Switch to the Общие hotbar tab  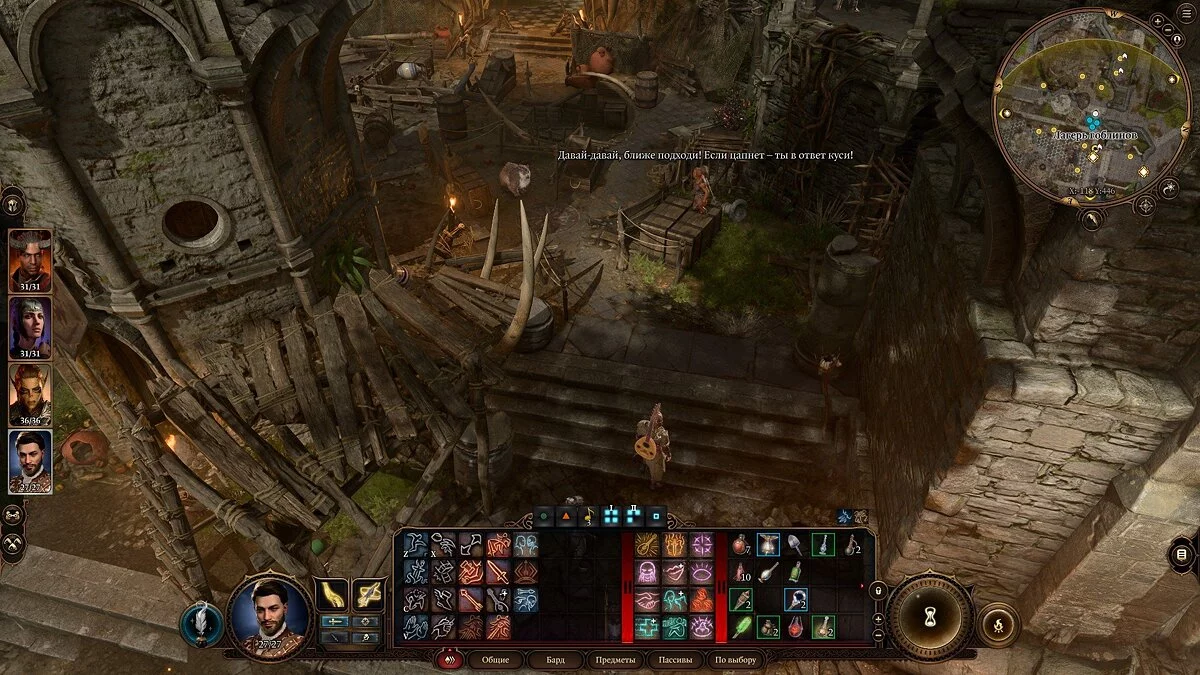(x=495, y=660)
